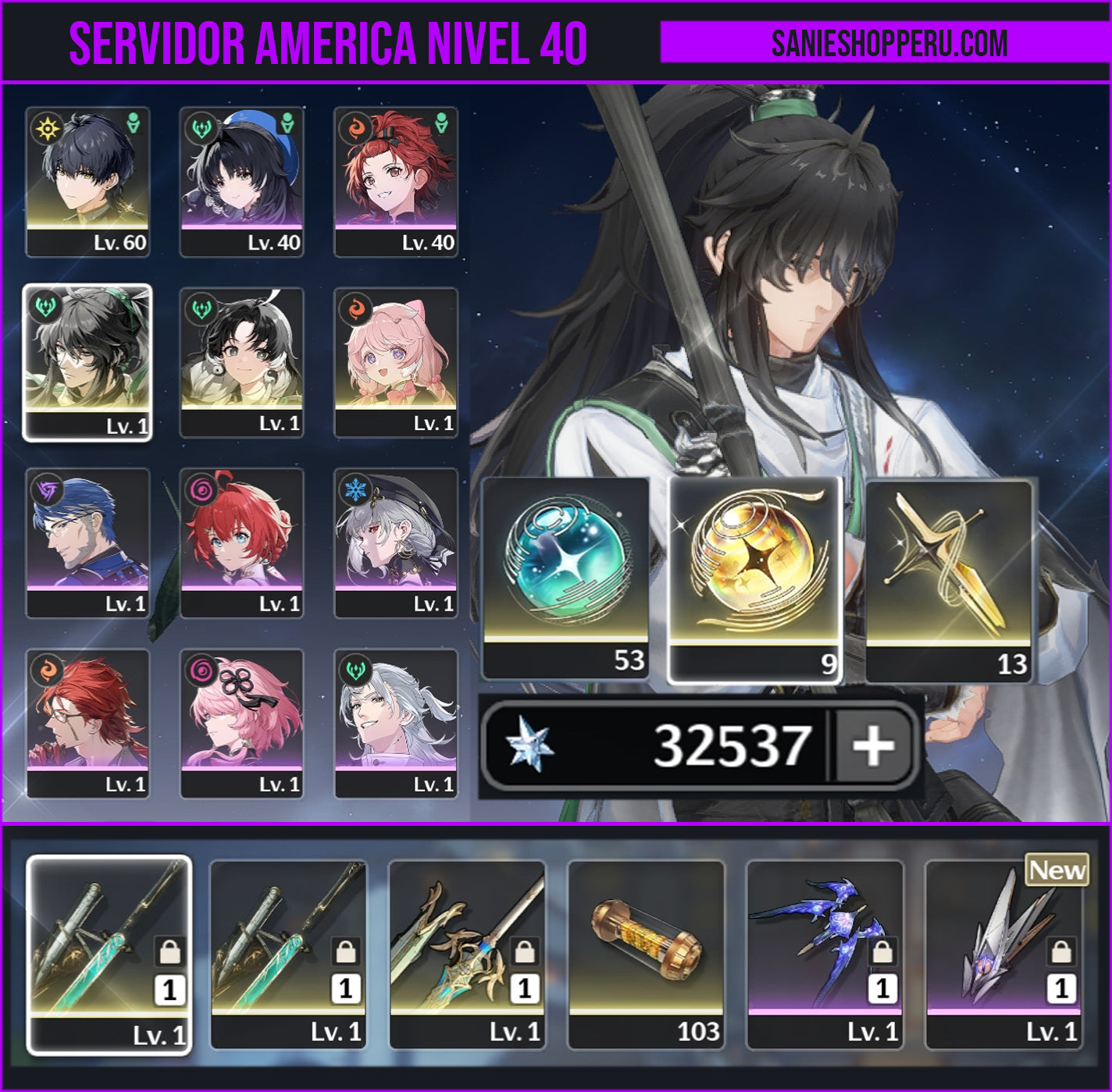The height and width of the screenshot is (1092, 1112).
Task: Select the Lv. 60 dark-haired character portrait
Action: 87,181
